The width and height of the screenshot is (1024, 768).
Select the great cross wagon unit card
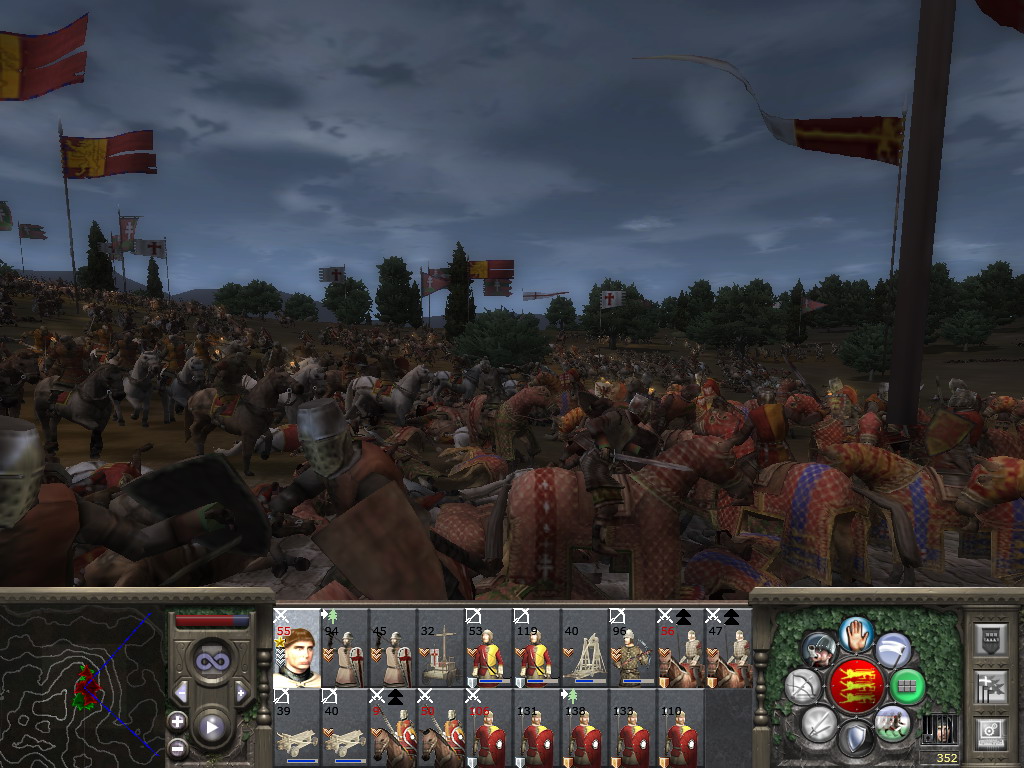click(441, 648)
